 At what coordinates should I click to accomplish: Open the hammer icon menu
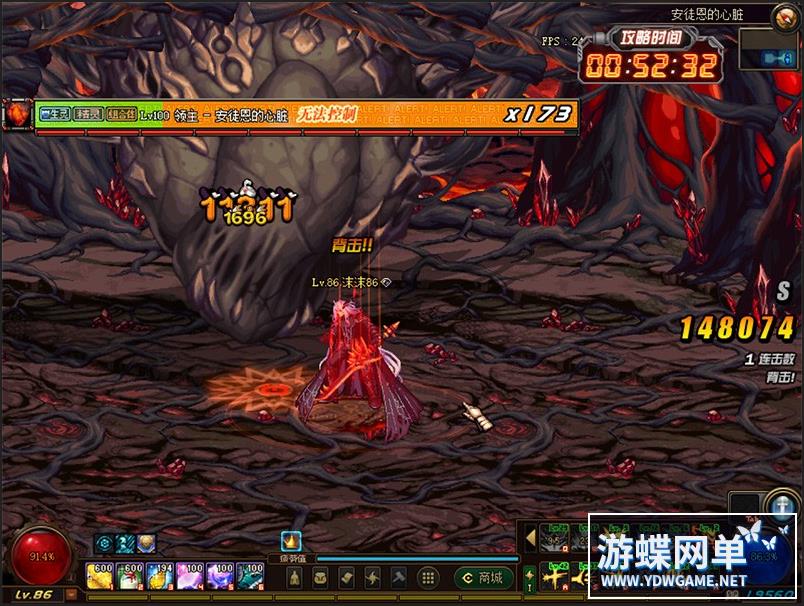[x=399, y=577]
